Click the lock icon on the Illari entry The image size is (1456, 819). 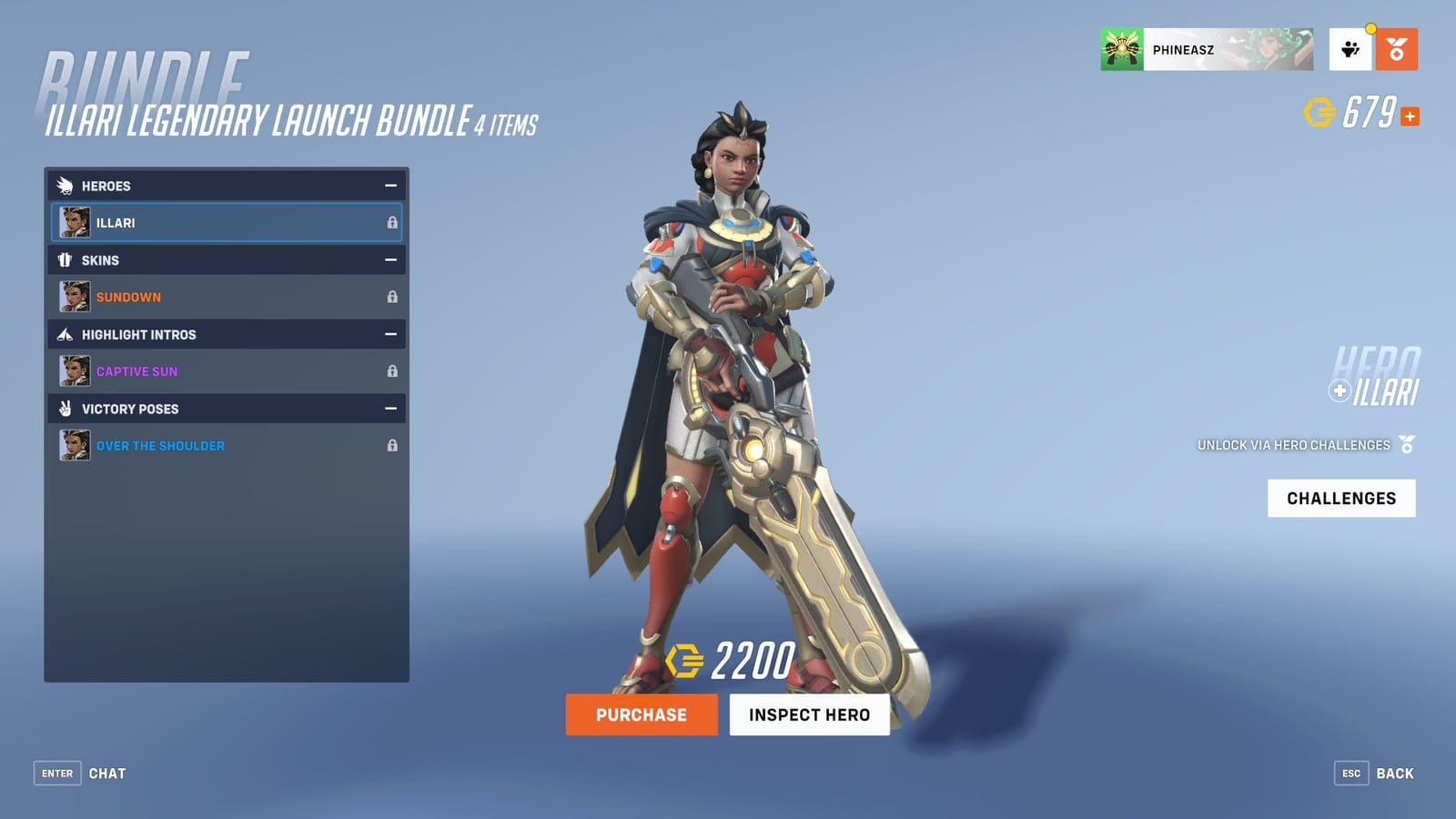pos(393,222)
